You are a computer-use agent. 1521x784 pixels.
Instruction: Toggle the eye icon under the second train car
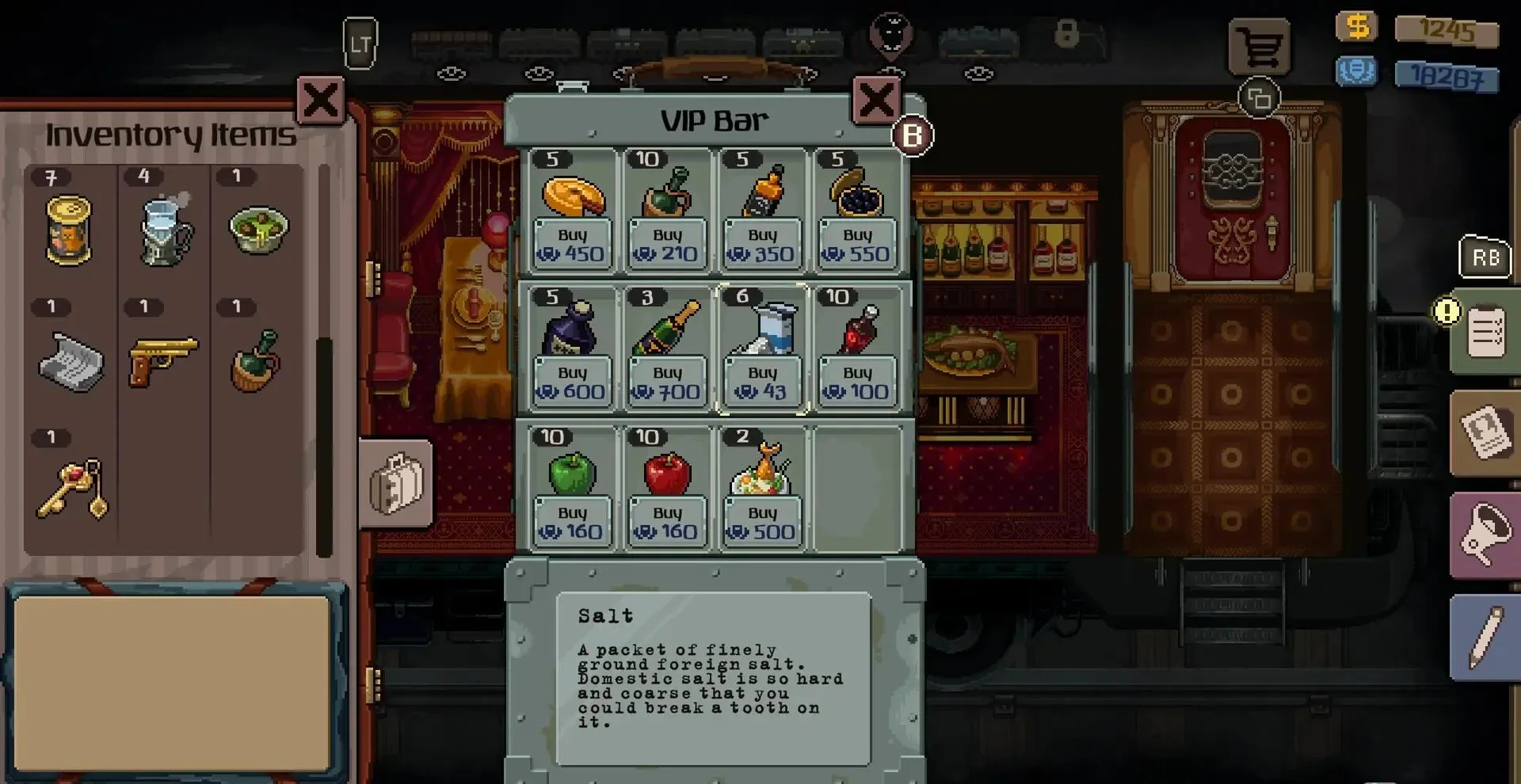(x=539, y=71)
